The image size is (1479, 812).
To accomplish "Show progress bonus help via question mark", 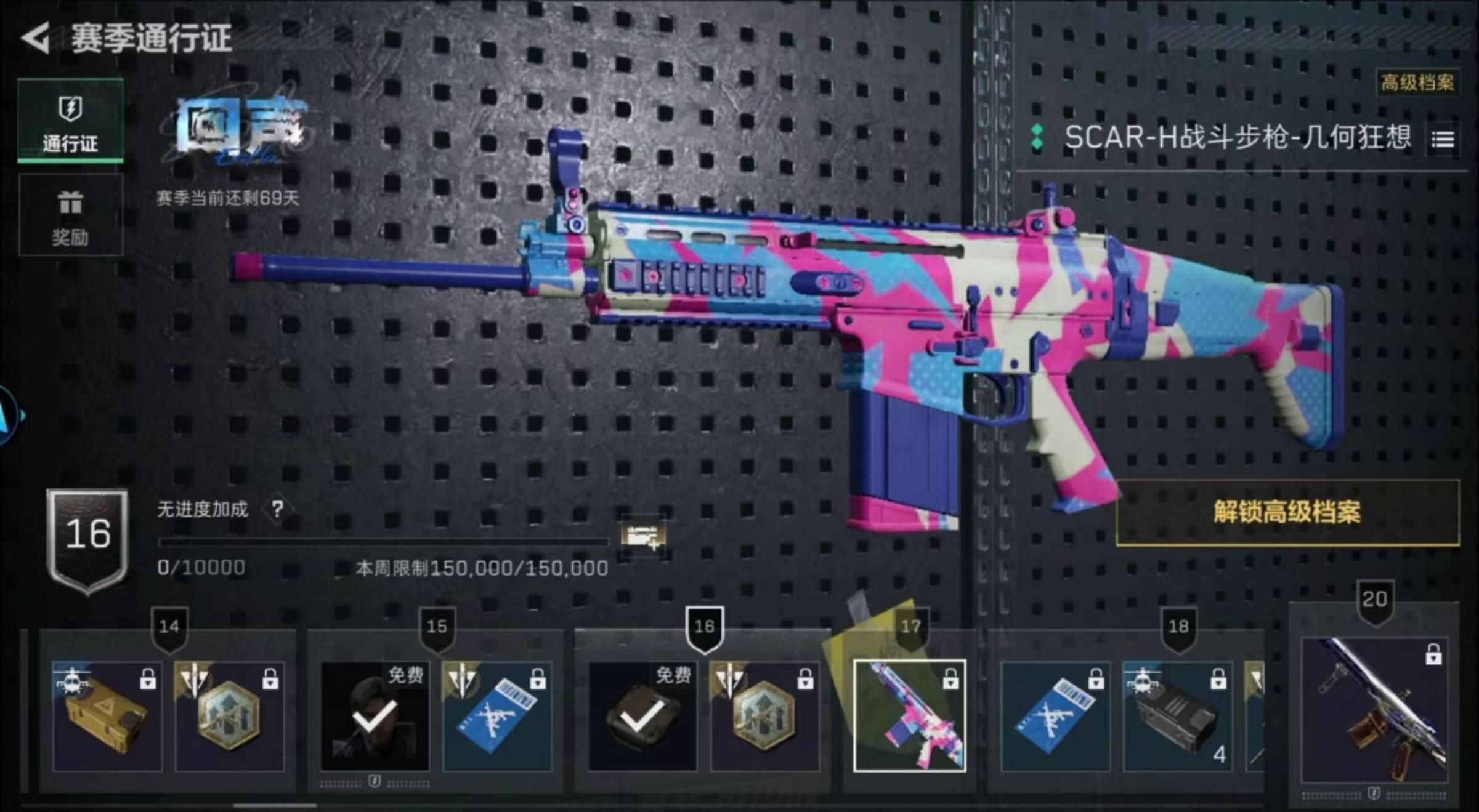I will pos(277,509).
